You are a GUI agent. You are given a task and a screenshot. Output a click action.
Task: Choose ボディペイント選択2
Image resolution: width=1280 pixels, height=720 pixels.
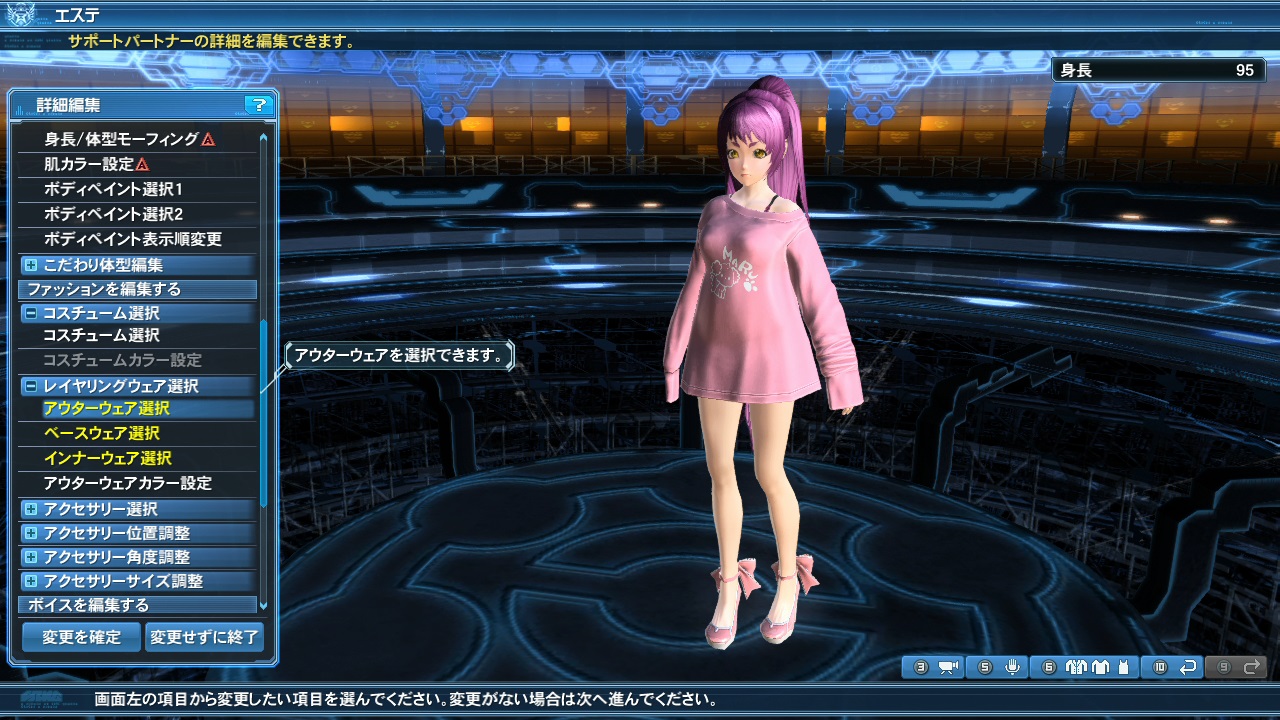point(113,214)
